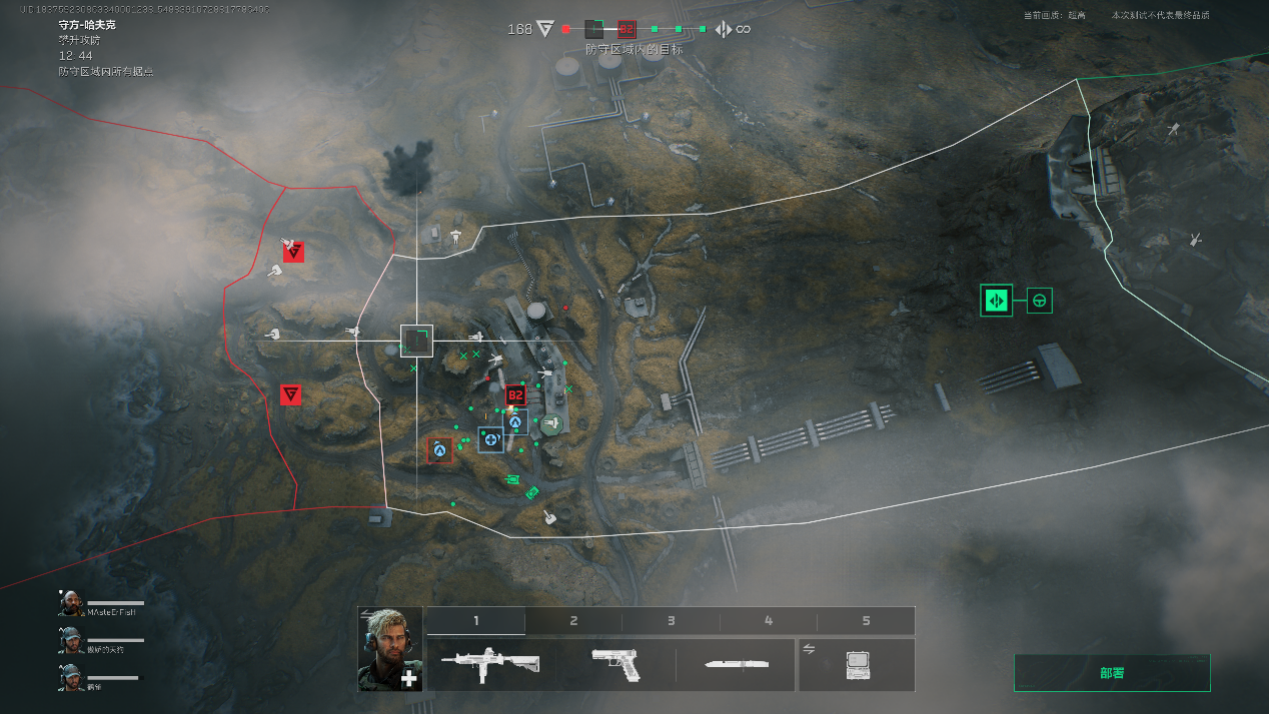Select the helicopter pad icon beside B2
Screen dimensions: 1269x714
[x=550, y=423]
